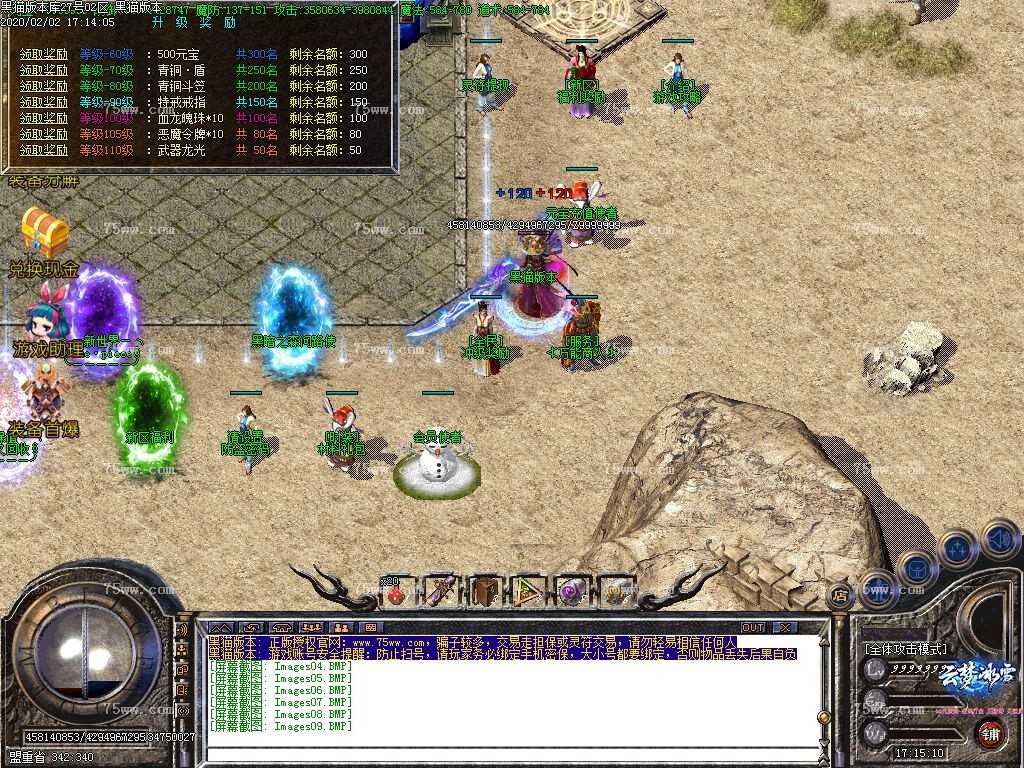The height and width of the screenshot is (768, 1024).
Task: Open the shop via the 店 button
Action: pyautogui.click(x=839, y=596)
